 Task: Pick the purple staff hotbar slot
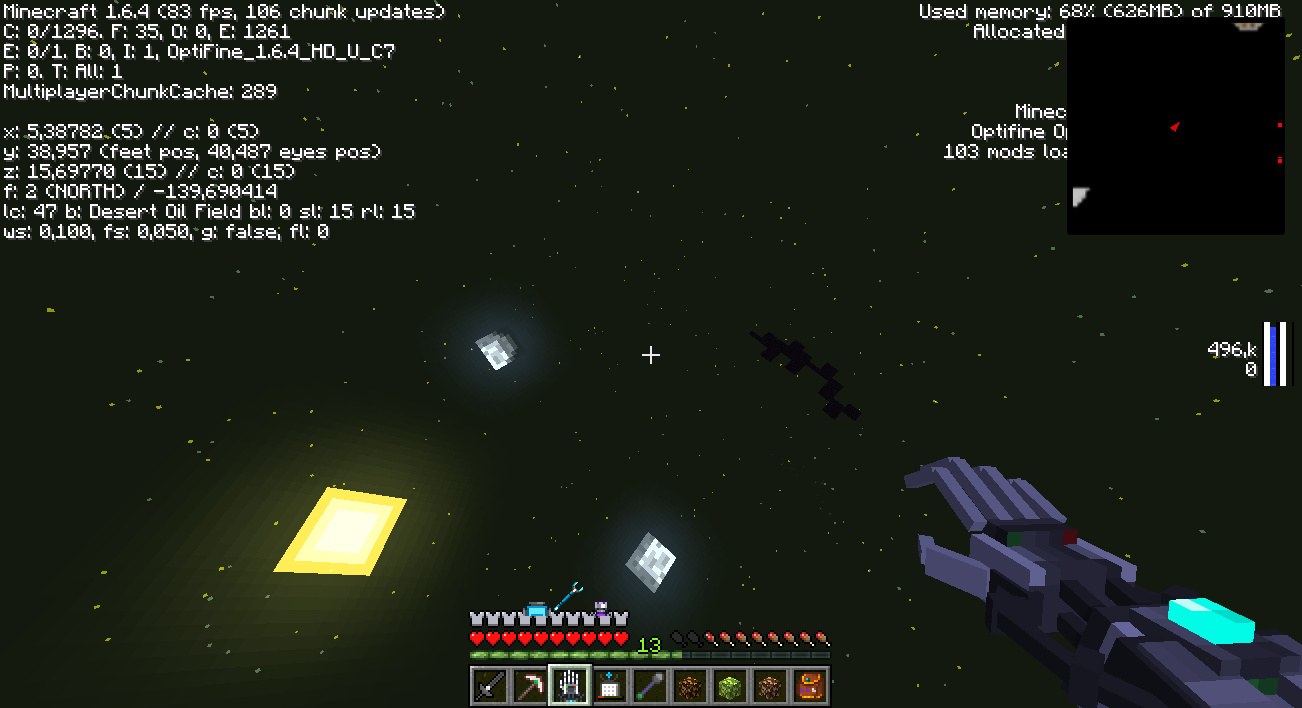[x=650, y=686]
